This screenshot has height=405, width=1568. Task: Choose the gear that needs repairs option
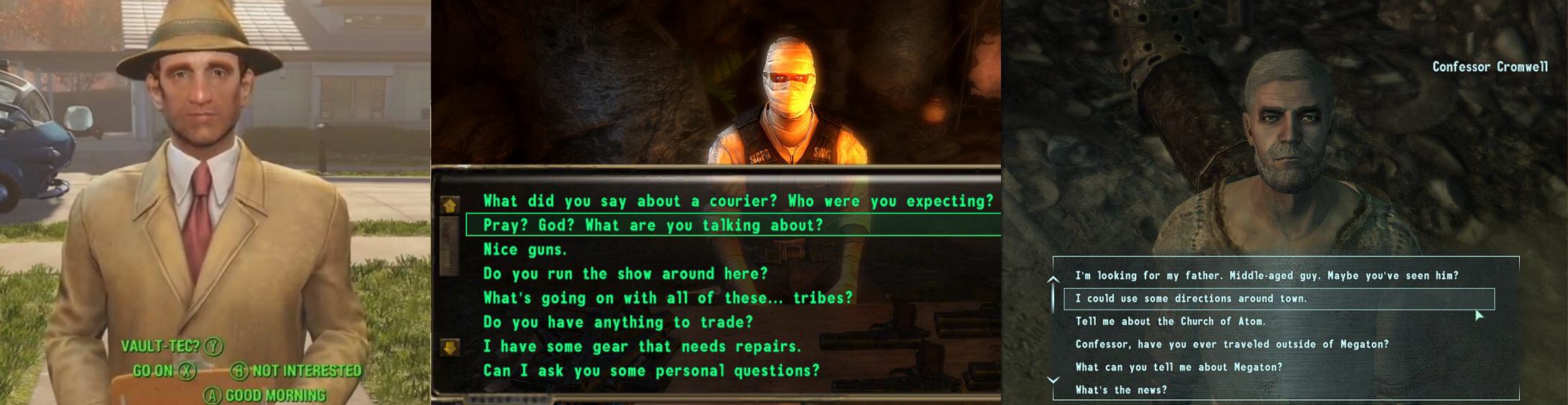(x=642, y=347)
